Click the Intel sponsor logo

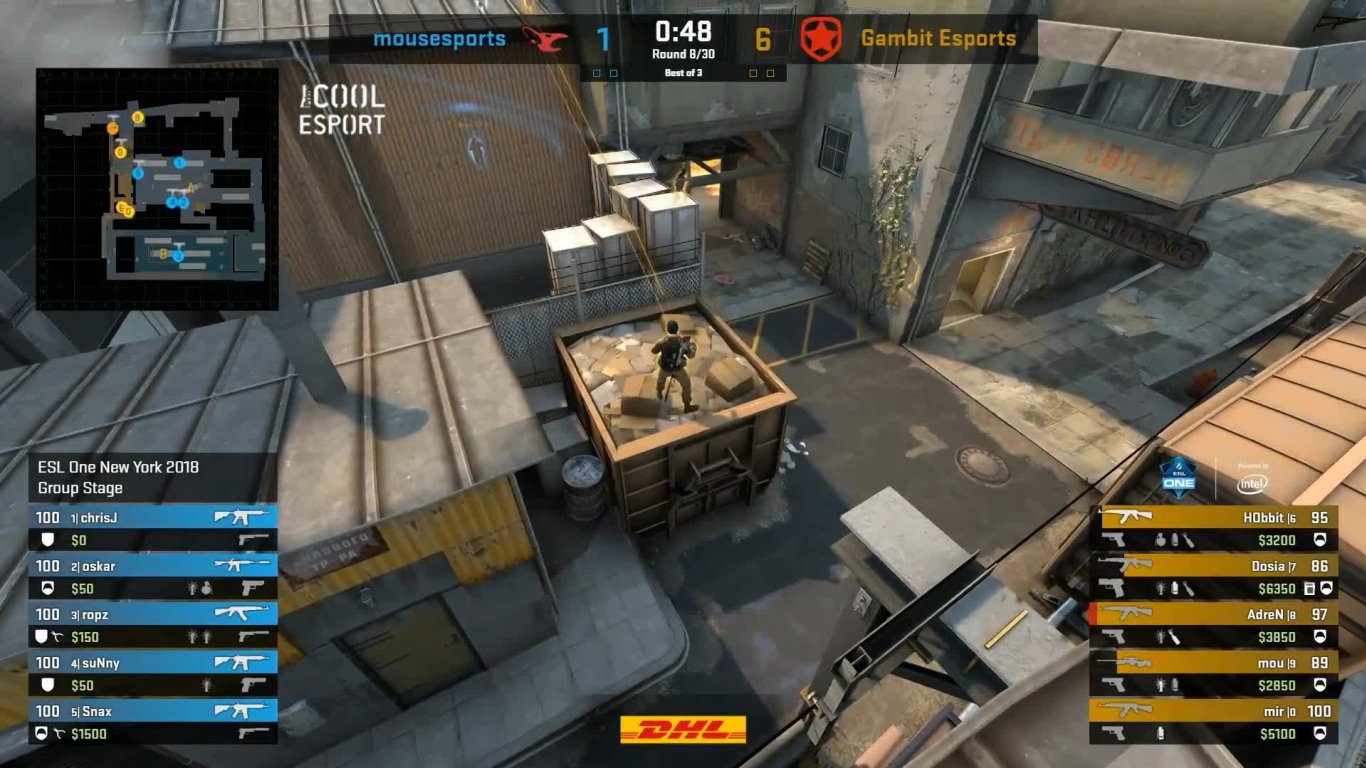1251,483
